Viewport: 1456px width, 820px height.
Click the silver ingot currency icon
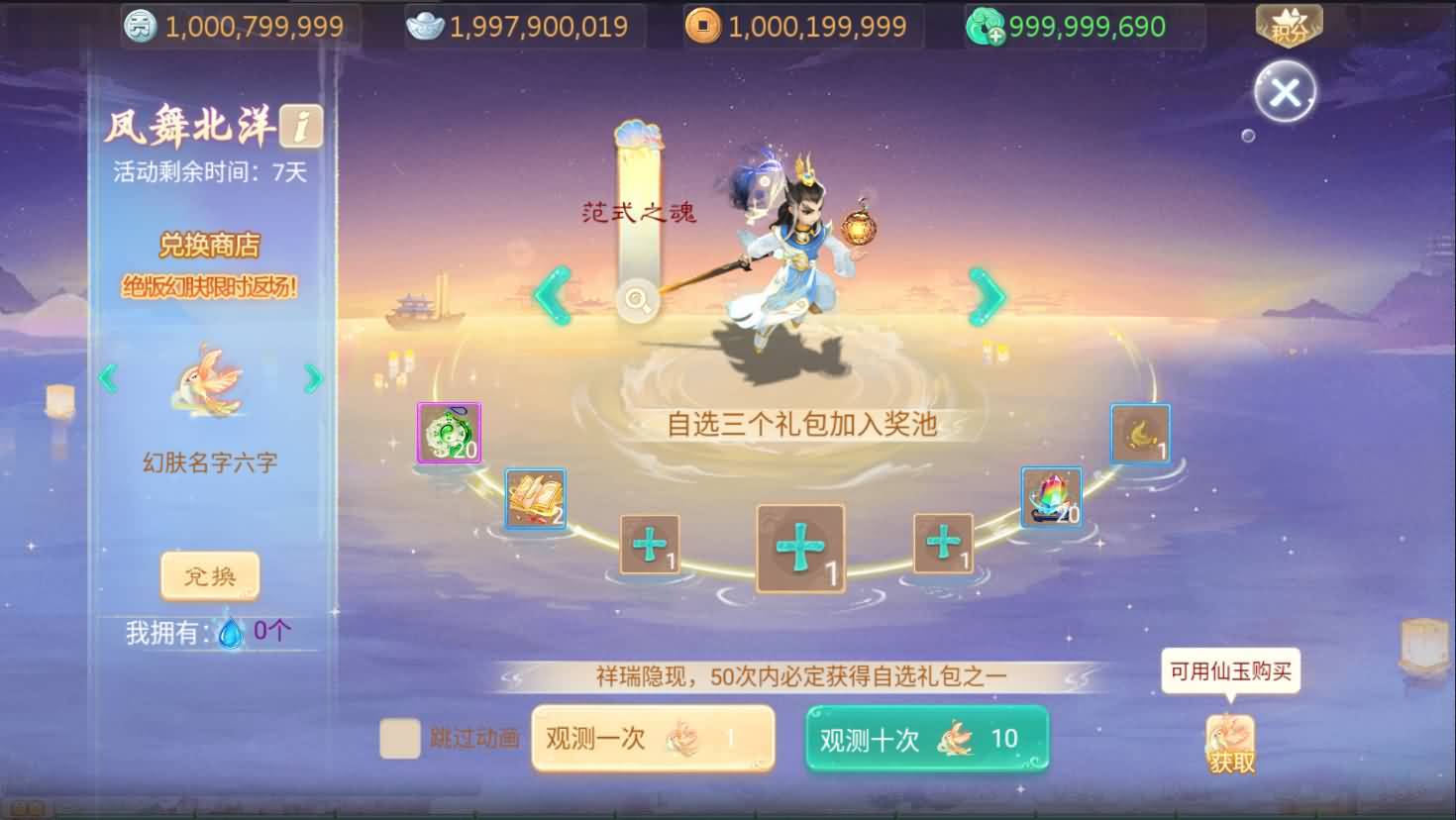424,26
